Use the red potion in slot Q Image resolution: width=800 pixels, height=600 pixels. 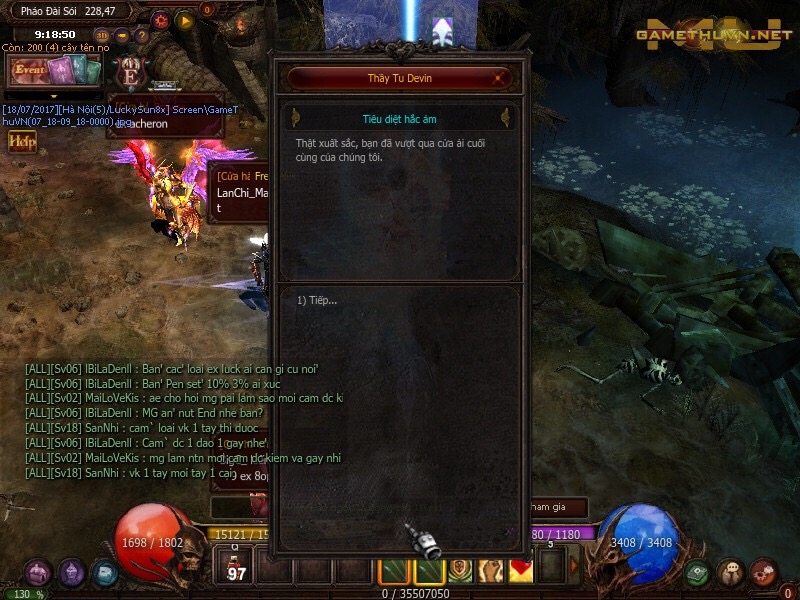237,568
